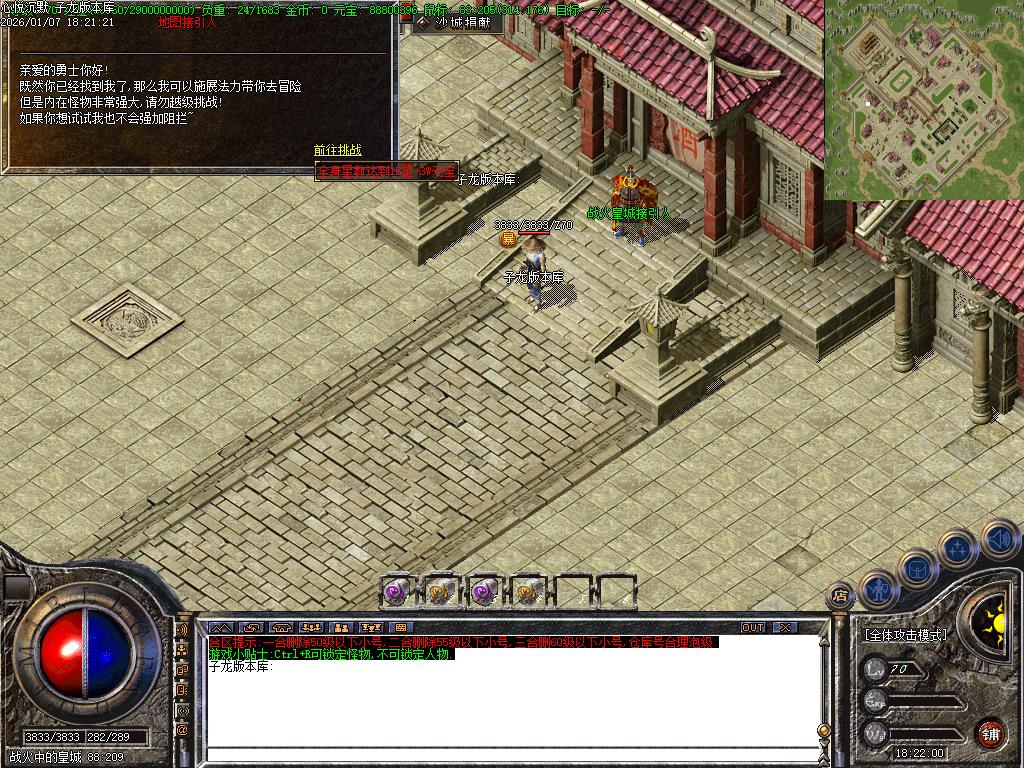The height and width of the screenshot is (768, 1024).
Task: Select the first purple scroll hotbar slot
Action: click(x=397, y=591)
